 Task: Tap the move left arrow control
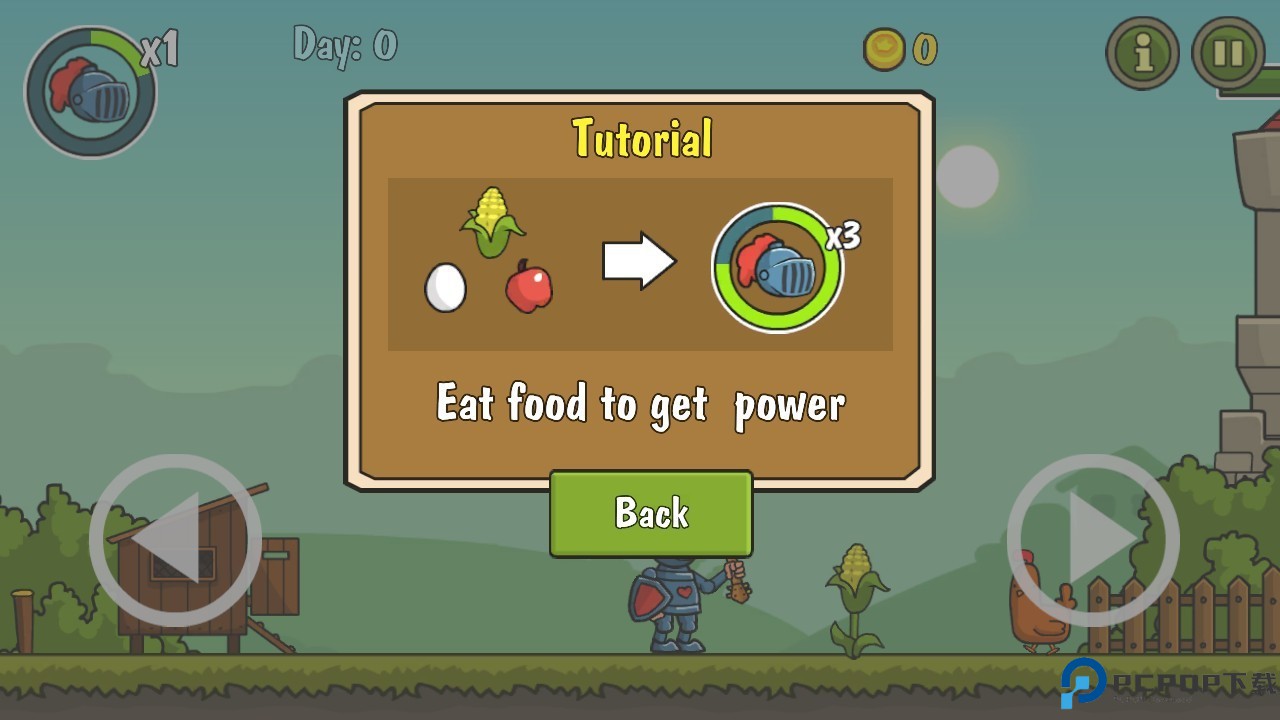point(175,541)
